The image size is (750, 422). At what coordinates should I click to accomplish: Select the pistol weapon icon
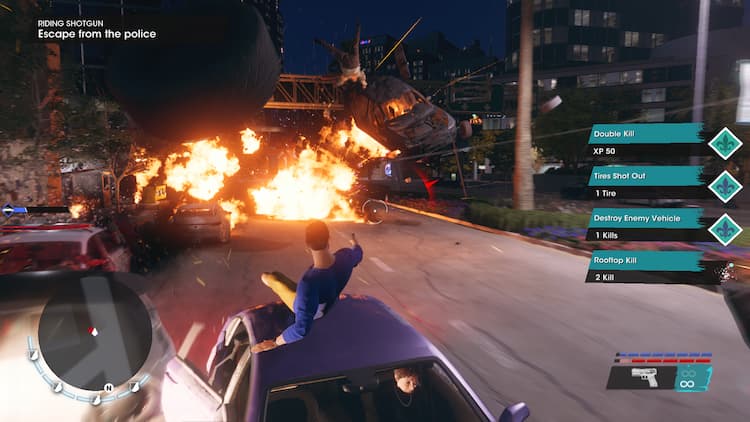[x=644, y=377]
